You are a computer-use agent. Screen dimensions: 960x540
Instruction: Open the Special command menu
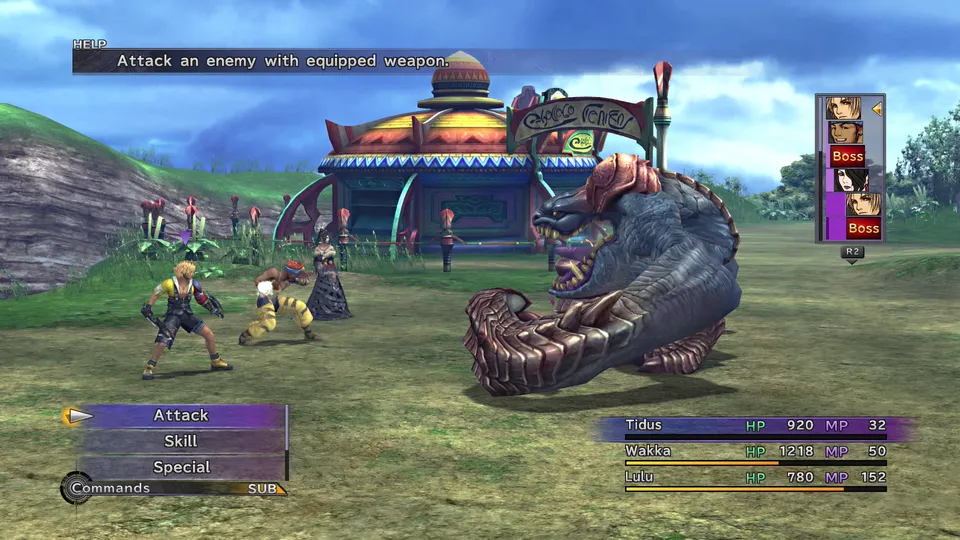point(181,467)
